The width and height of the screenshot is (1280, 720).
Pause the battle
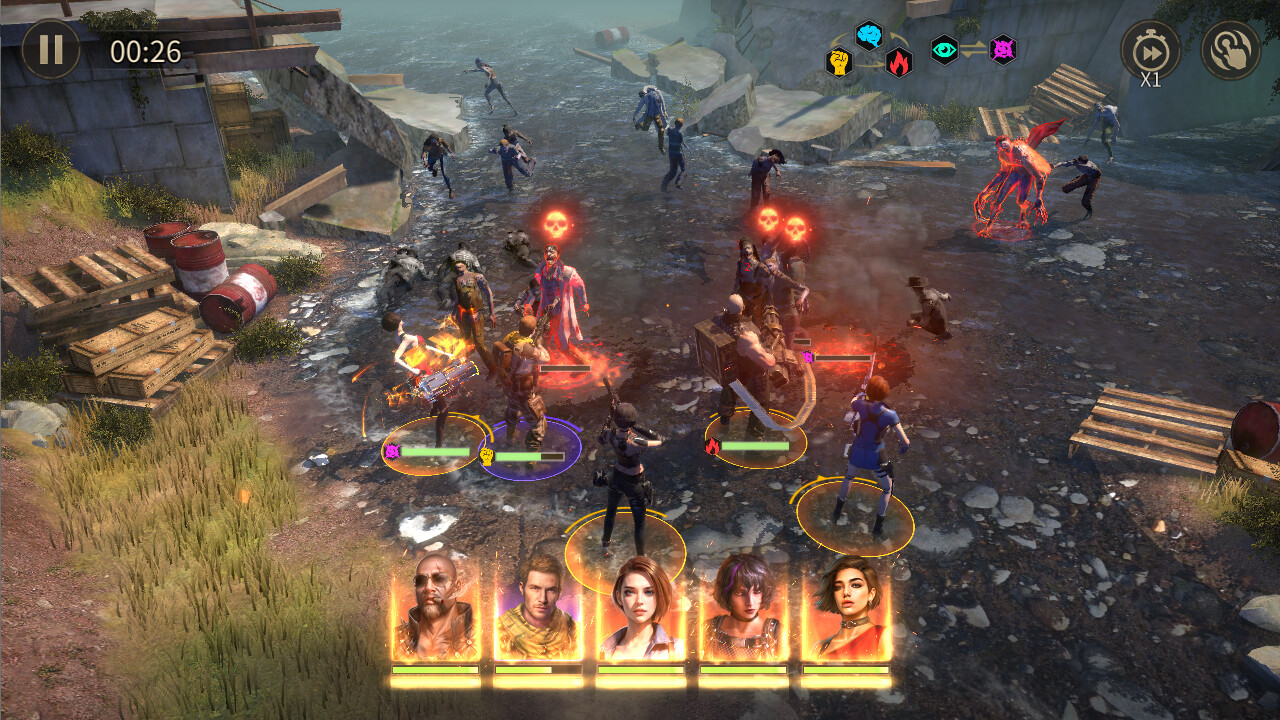point(51,49)
